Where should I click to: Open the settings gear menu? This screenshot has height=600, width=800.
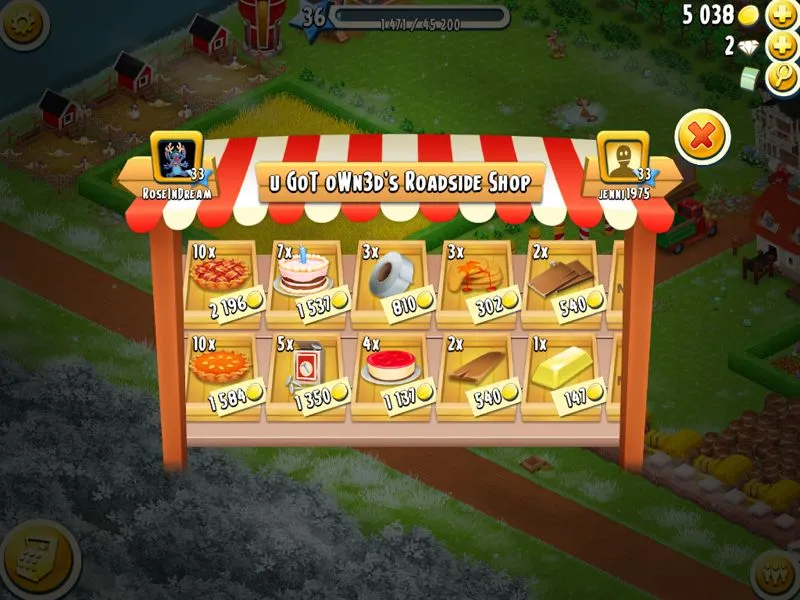point(22,22)
